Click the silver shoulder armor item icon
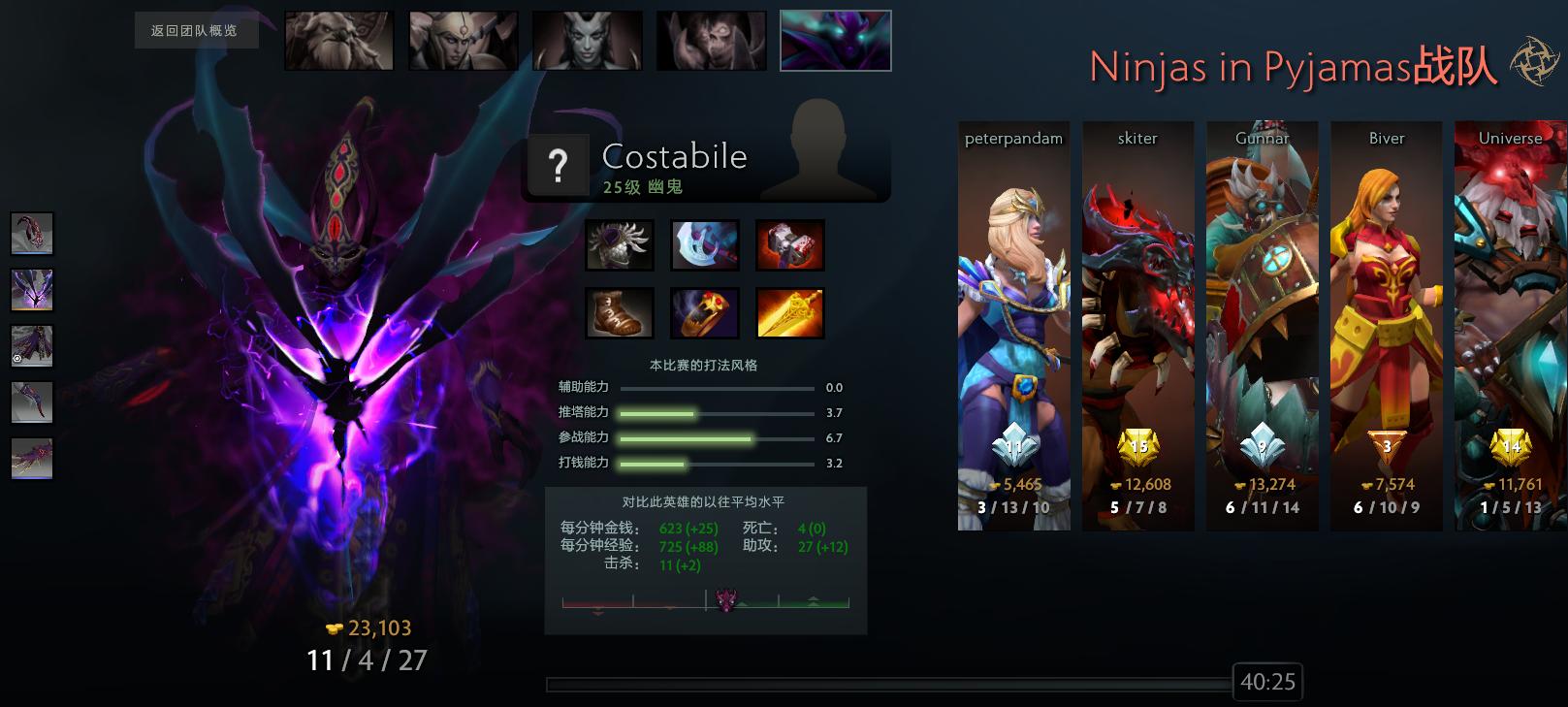The image size is (1568, 707). pyautogui.click(x=620, y=245)
